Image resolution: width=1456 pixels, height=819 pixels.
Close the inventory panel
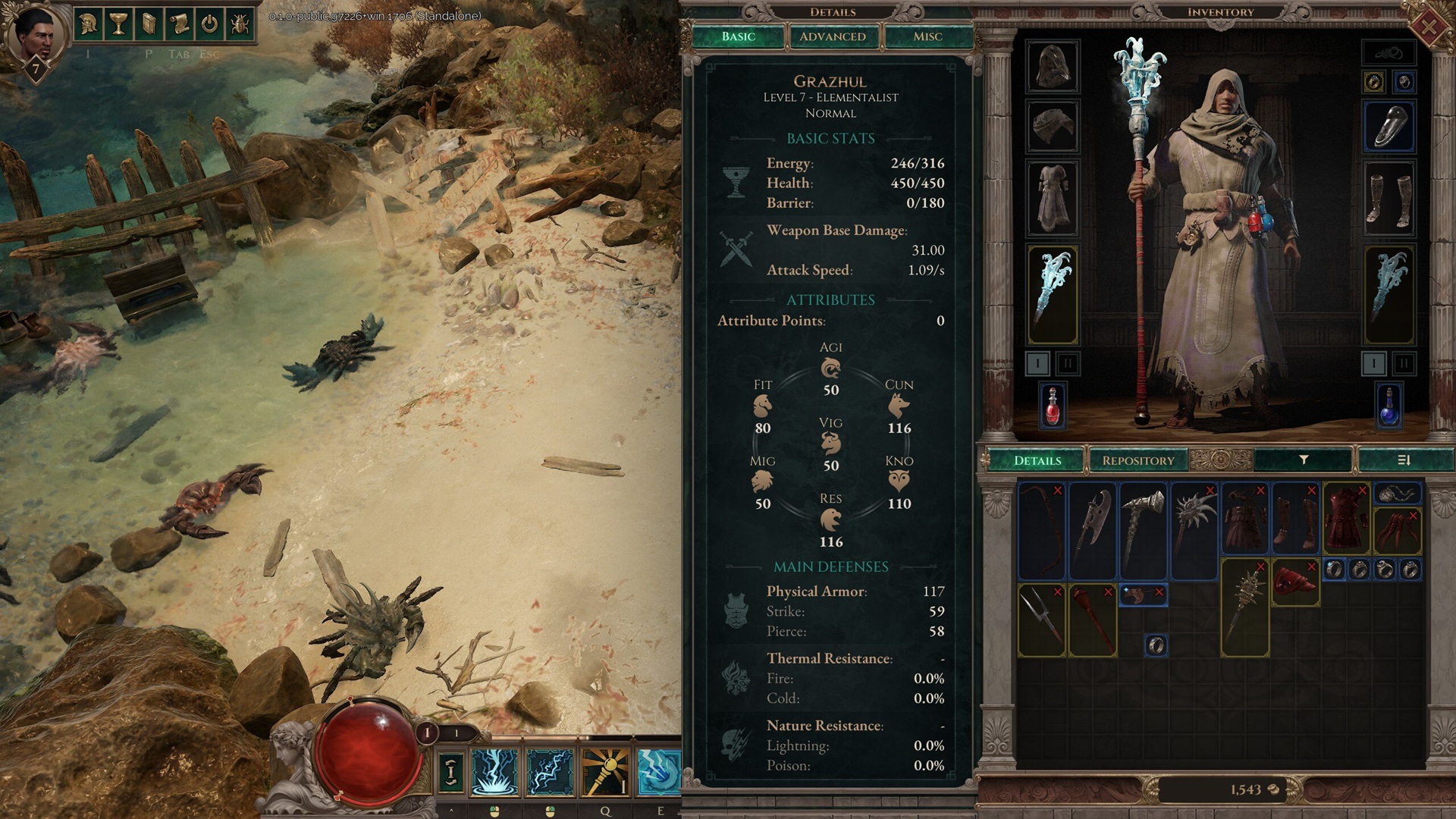(x=1427, y=27)
